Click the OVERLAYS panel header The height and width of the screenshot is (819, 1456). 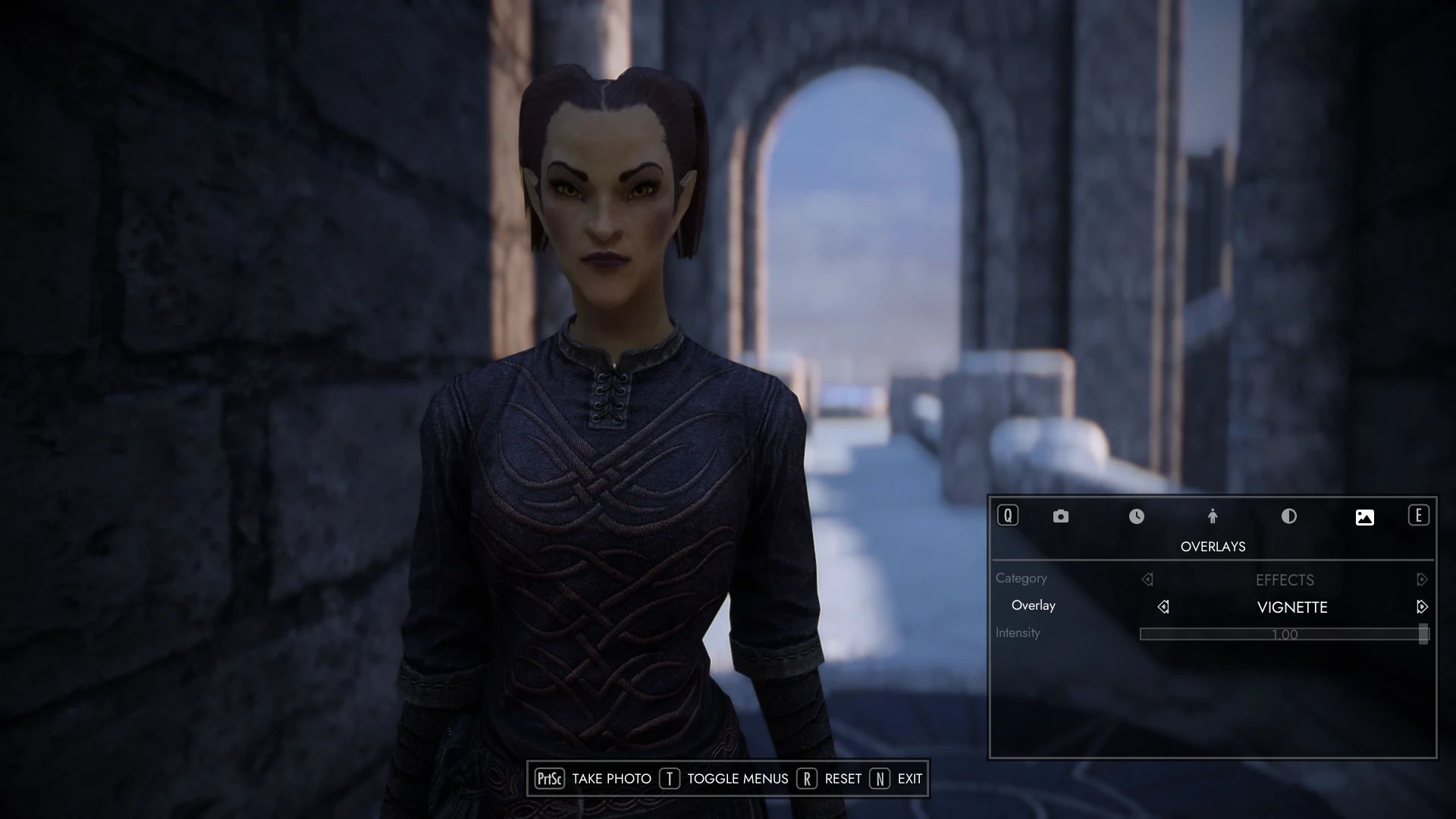pos(1213,546)
